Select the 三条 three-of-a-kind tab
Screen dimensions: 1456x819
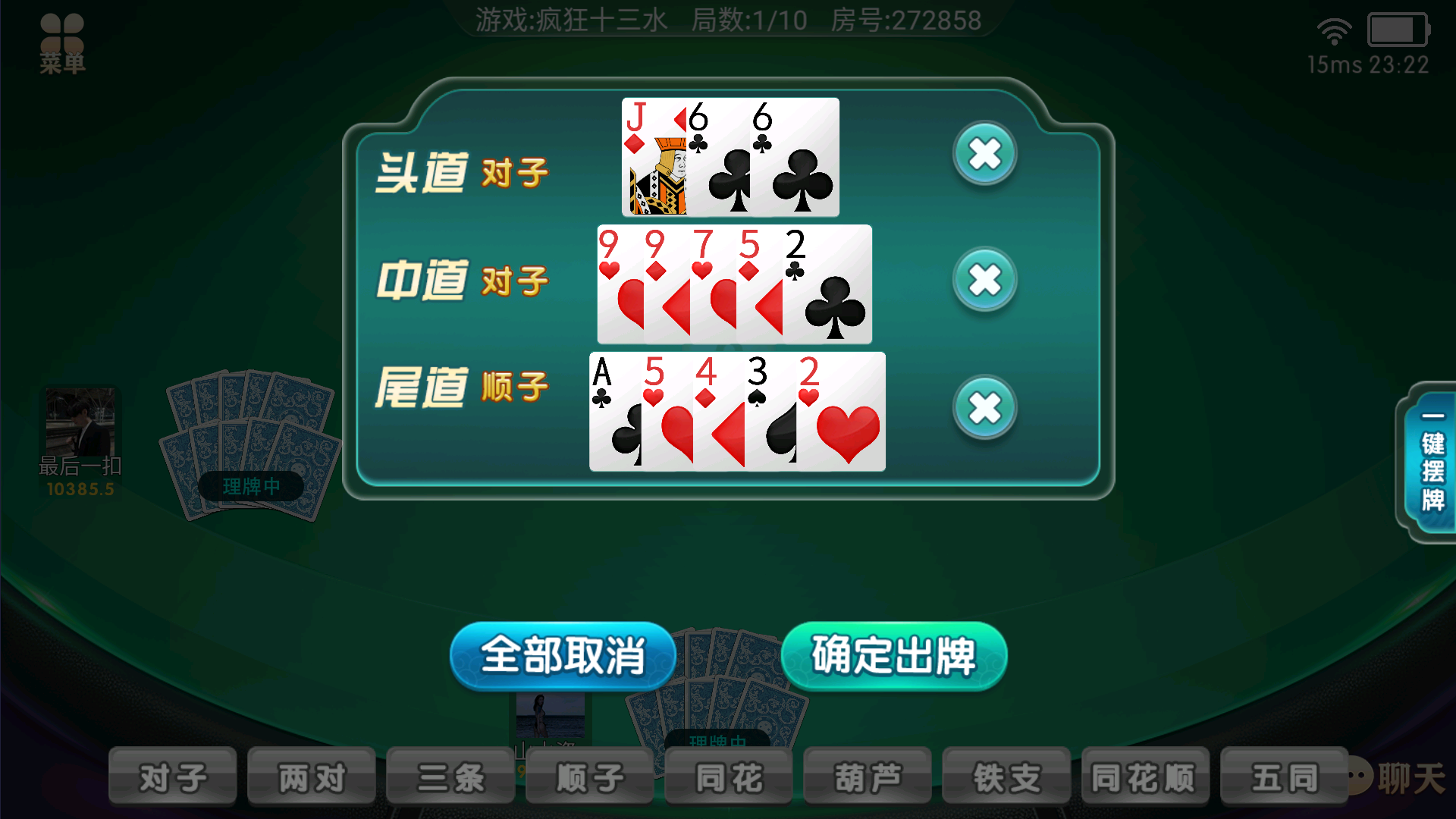tap(450, 775)
